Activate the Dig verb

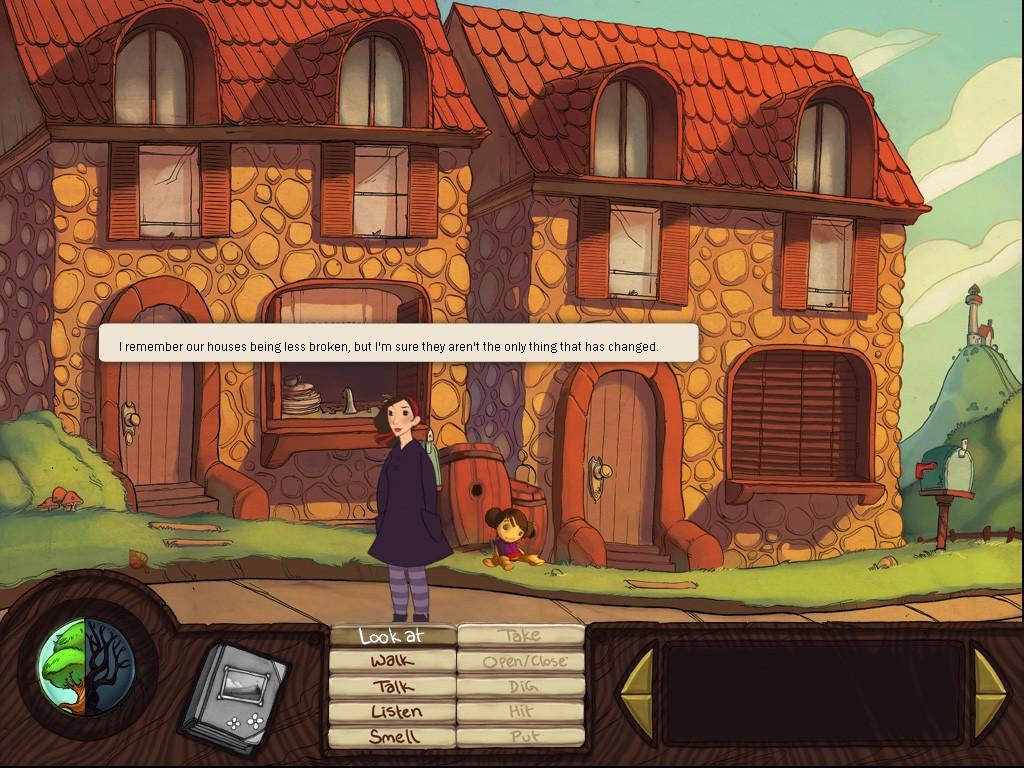click(x=521, y=687)
